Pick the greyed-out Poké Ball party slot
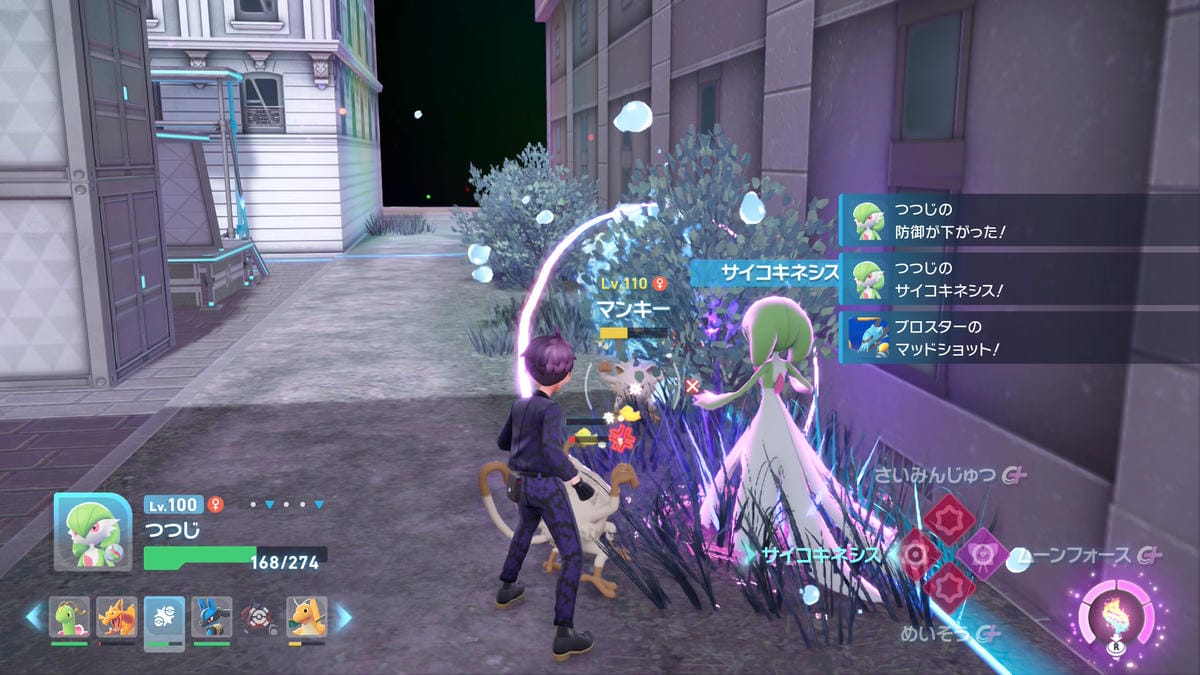The height and width of the screenshot is (675, 1200). point(259,617)
